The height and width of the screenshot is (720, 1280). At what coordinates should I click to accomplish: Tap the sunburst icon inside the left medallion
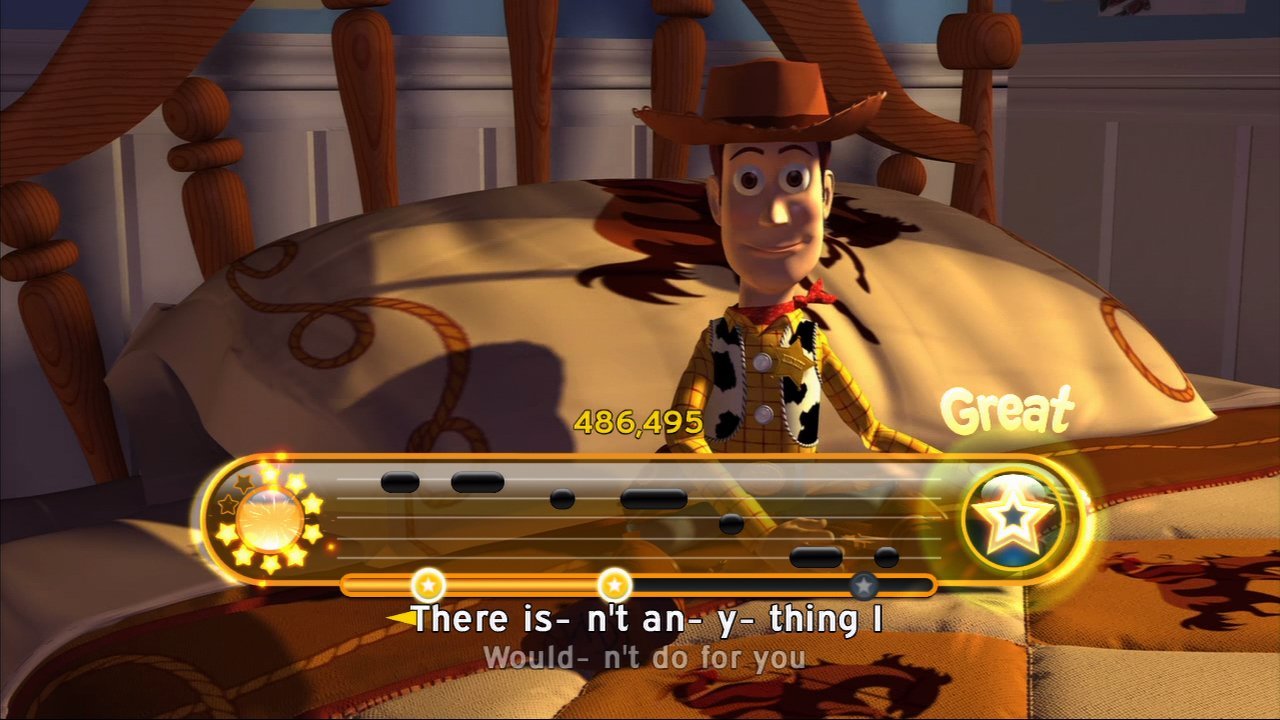(x=272, y=520)
